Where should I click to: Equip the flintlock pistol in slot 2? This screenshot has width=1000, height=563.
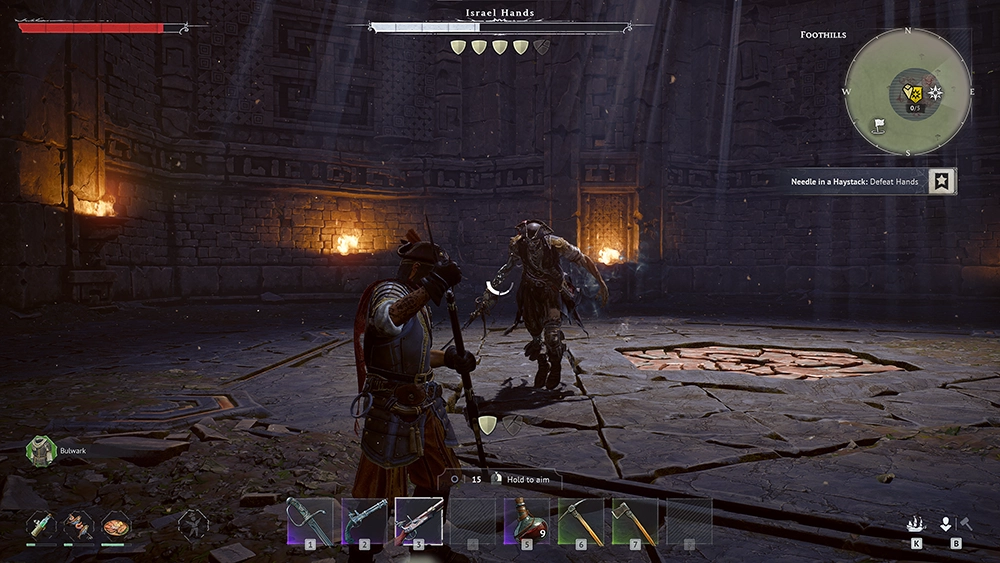pyautogui.click(x=364, y=520)
